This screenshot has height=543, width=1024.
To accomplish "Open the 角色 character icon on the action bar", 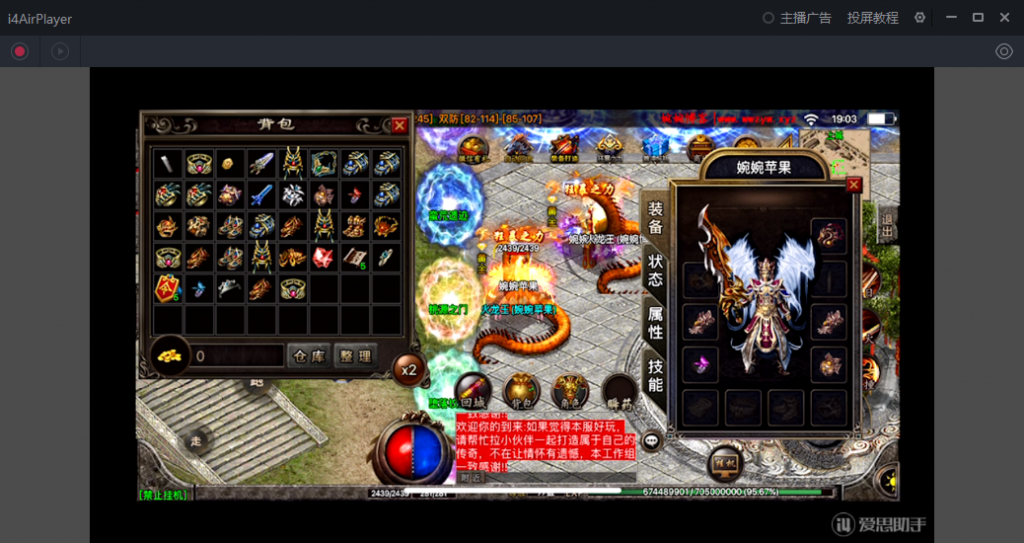I will (x=571, y=390).
